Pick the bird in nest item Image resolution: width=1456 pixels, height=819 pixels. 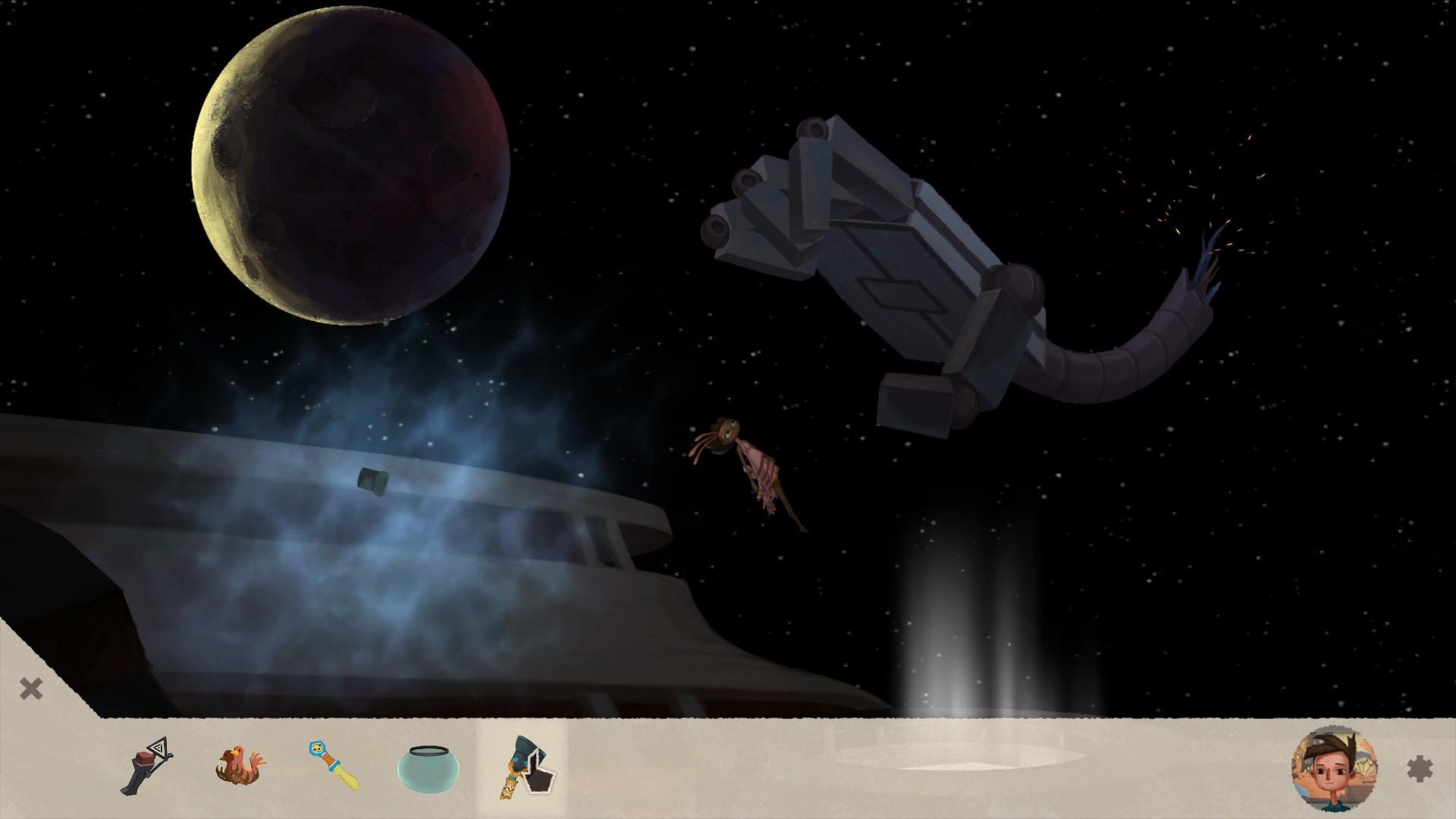(240, 766)
